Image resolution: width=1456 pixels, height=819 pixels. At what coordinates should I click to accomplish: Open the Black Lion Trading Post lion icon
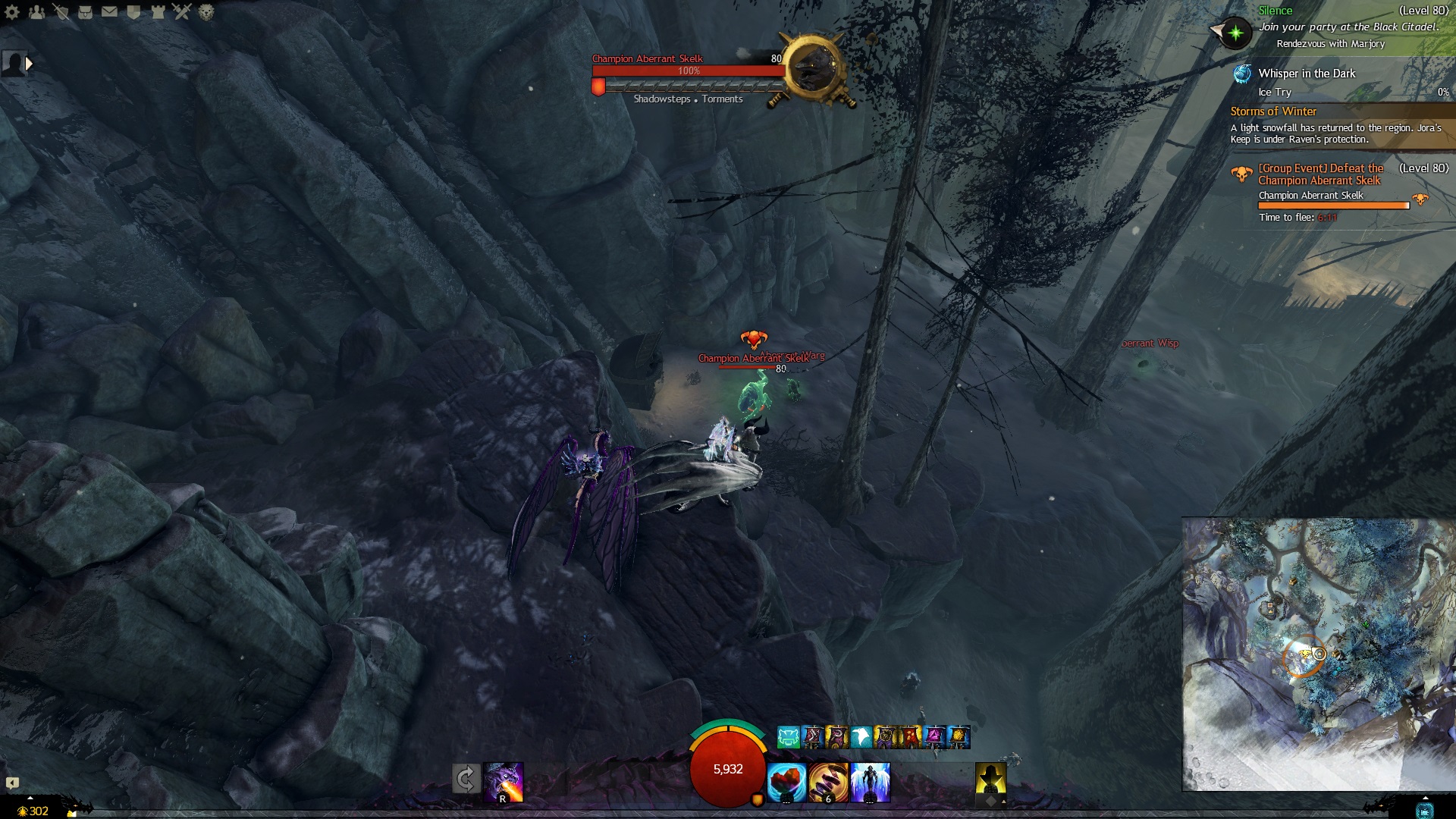206,12
